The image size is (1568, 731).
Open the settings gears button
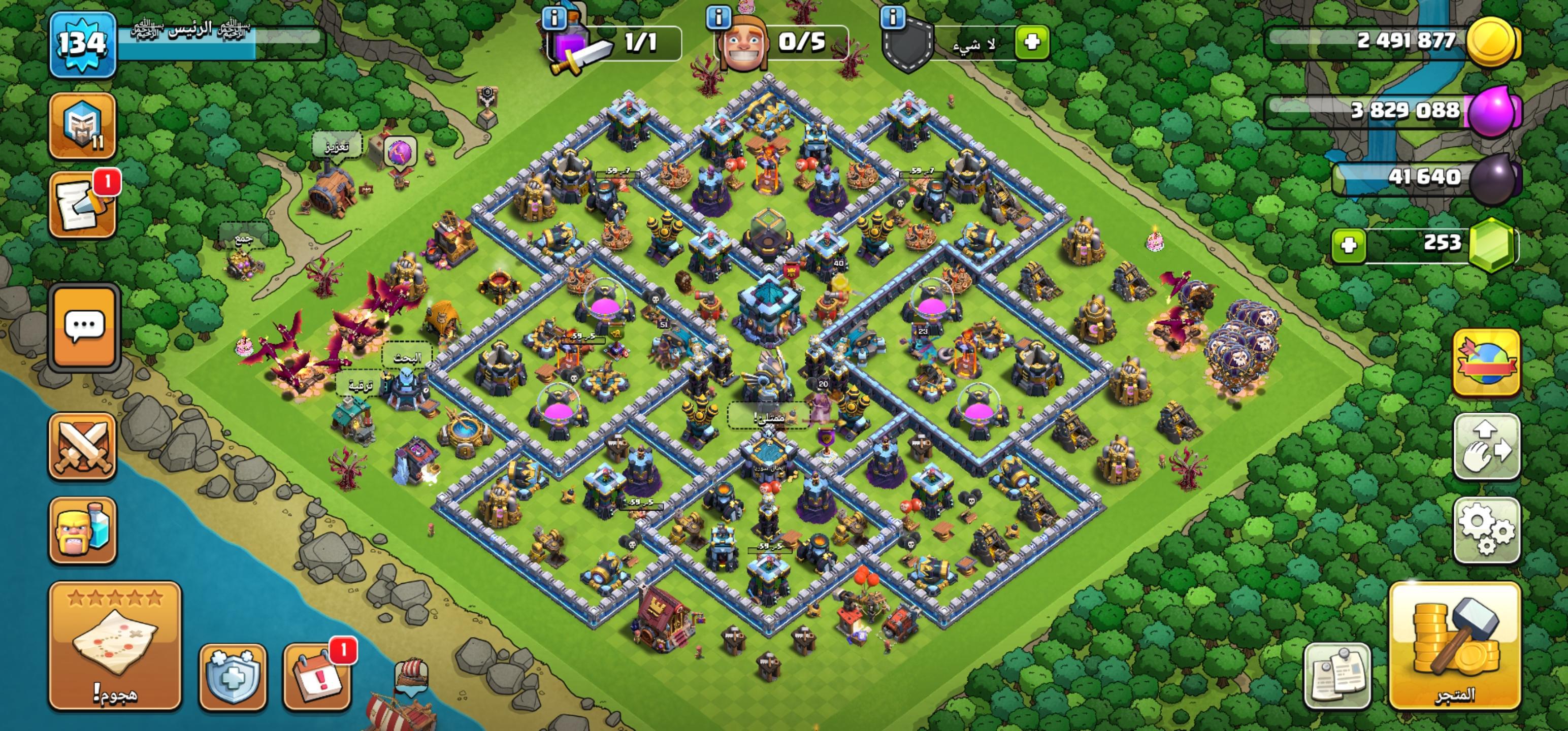pyautogui.click(x=1486, y=529)
